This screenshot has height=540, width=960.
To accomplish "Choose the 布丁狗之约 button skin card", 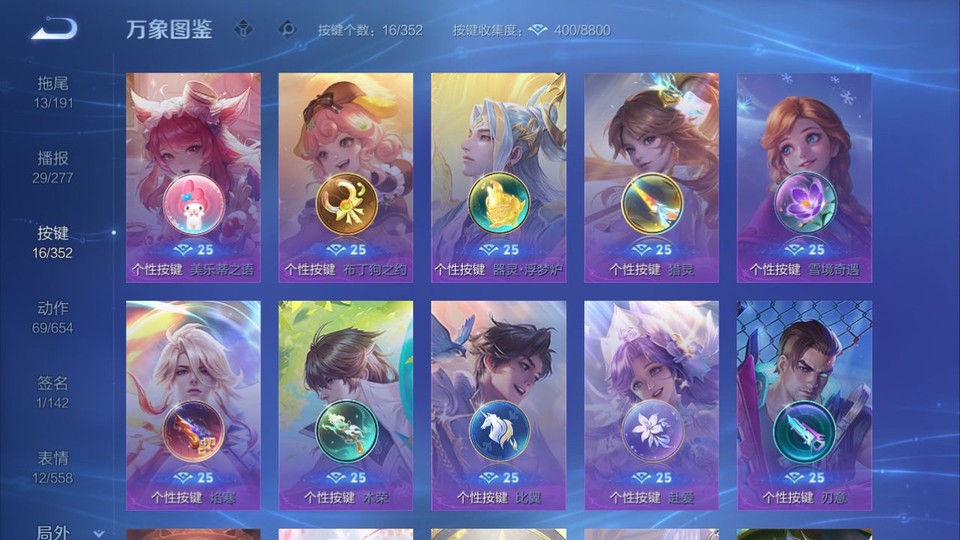I will tap(346, 177).
